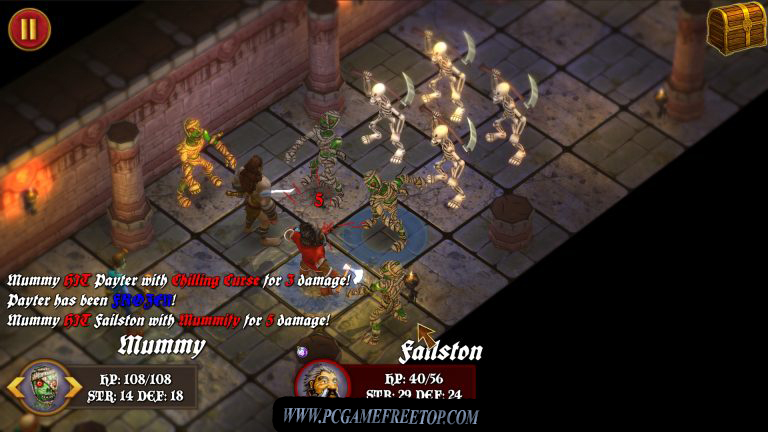The height and width of the screenshot is (432, 768).
Task: Click Failston's character portrait
Action: (322, 385)
